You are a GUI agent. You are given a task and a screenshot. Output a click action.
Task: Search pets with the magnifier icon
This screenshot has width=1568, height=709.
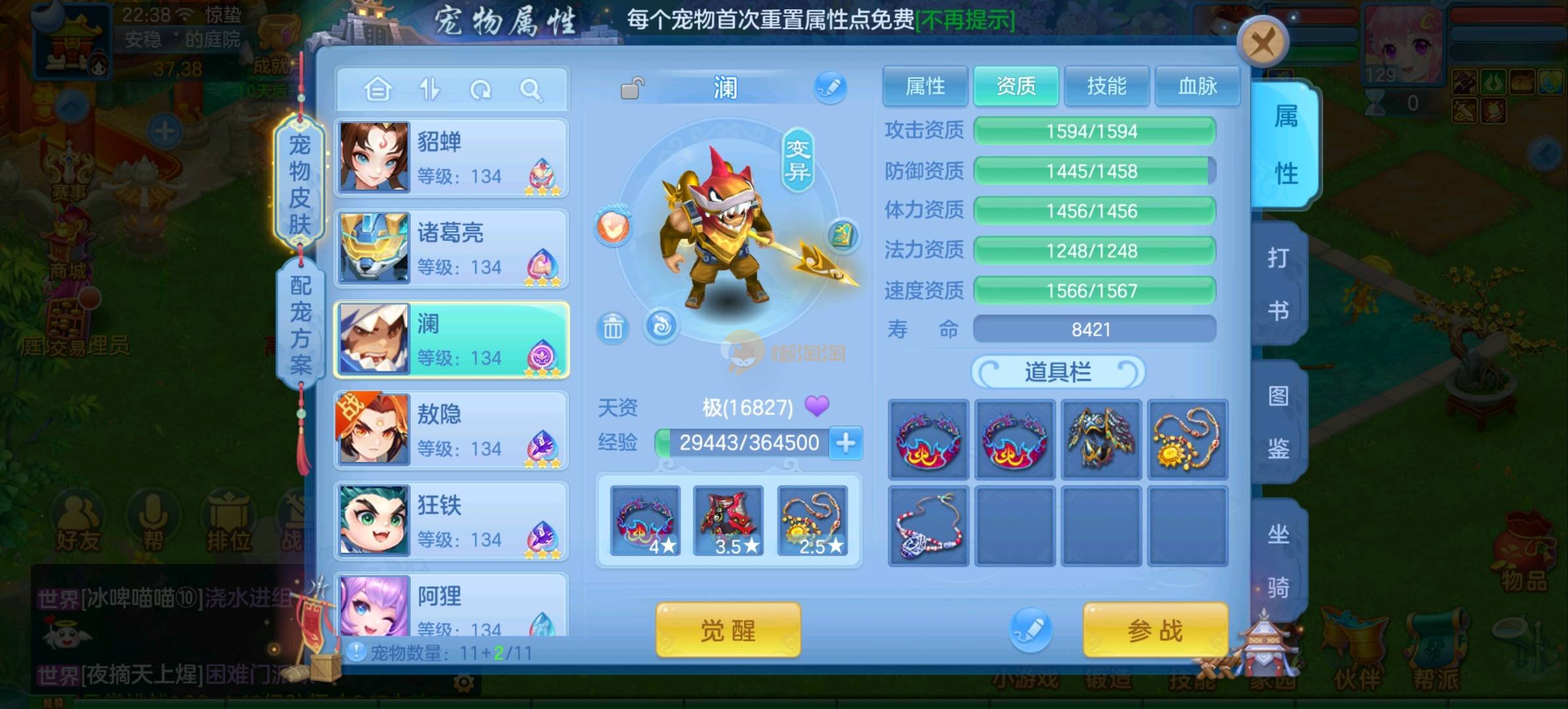[530, 89]
